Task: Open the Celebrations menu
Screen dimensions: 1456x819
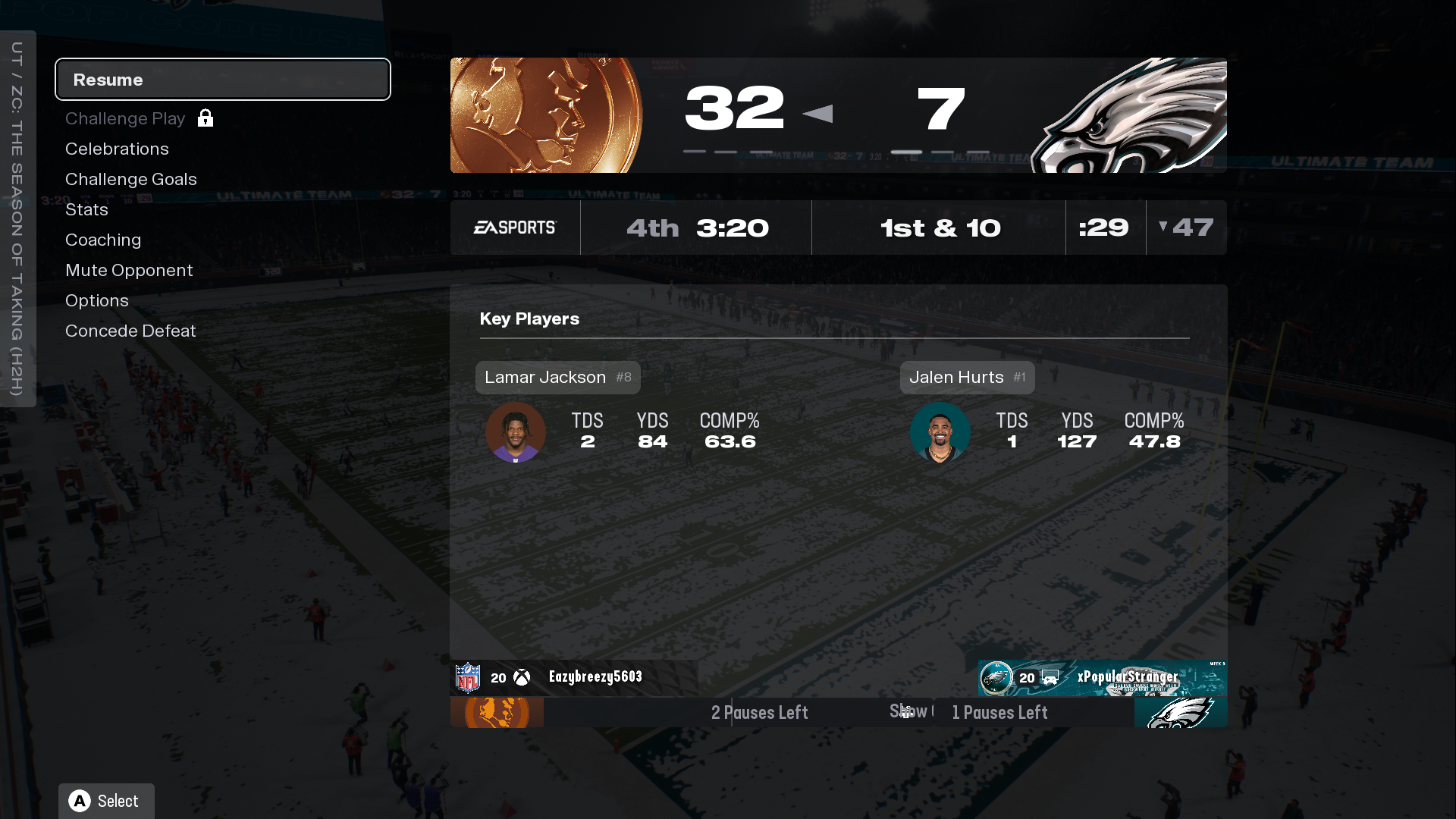Action: 117,149
